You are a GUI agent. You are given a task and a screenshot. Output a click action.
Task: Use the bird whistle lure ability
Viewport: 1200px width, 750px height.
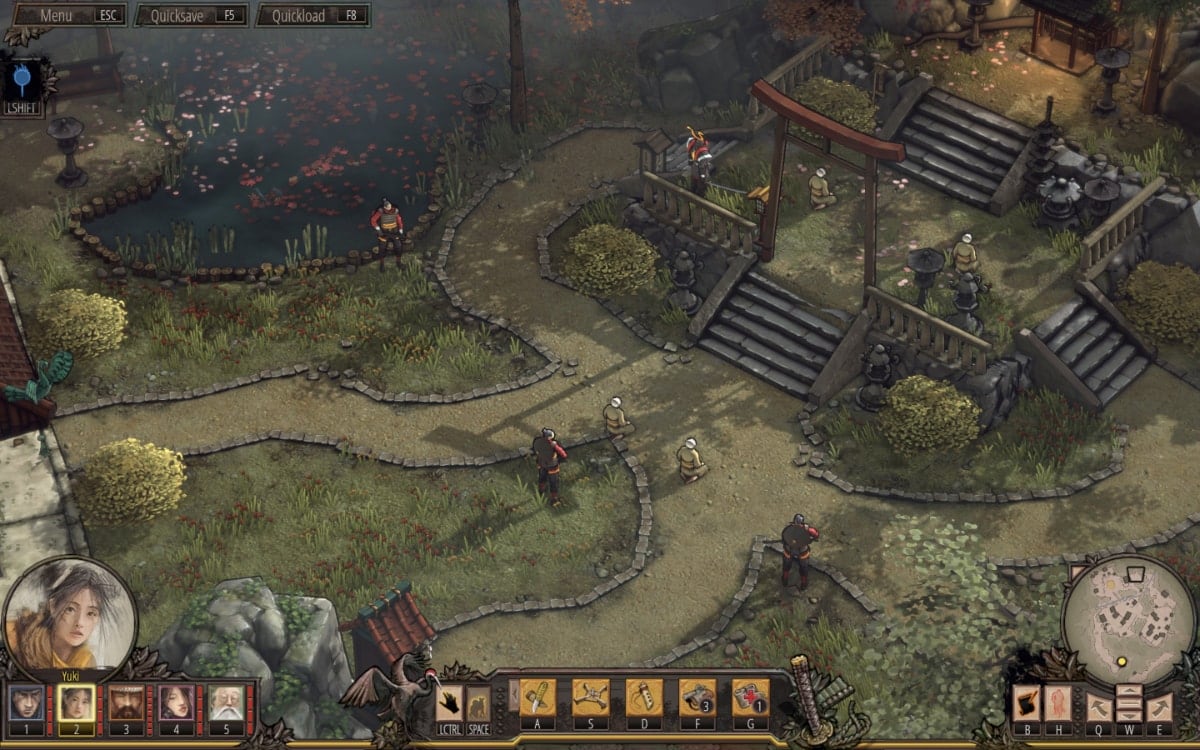644,696
